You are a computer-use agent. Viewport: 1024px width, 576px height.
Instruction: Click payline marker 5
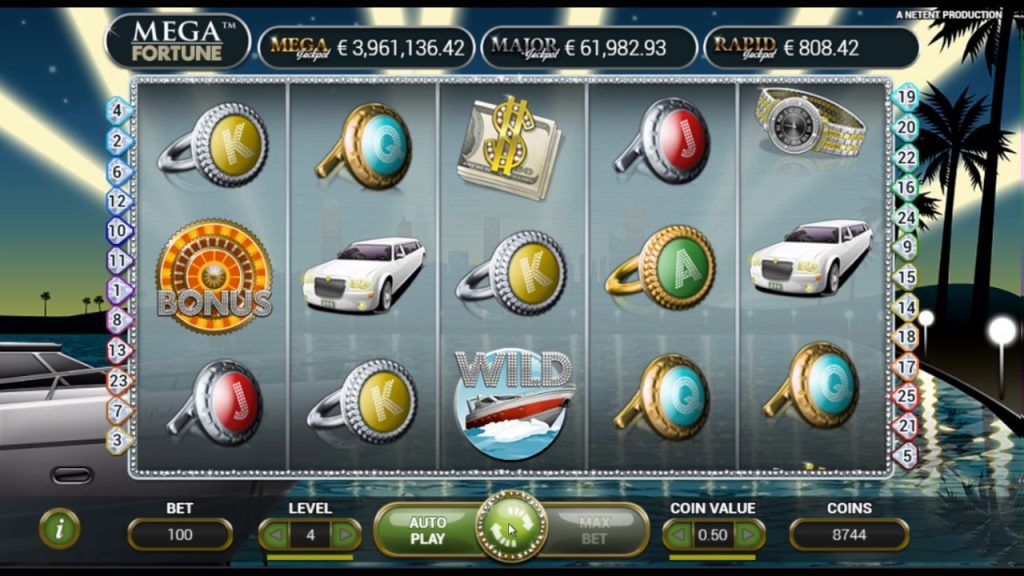(906, 456)
